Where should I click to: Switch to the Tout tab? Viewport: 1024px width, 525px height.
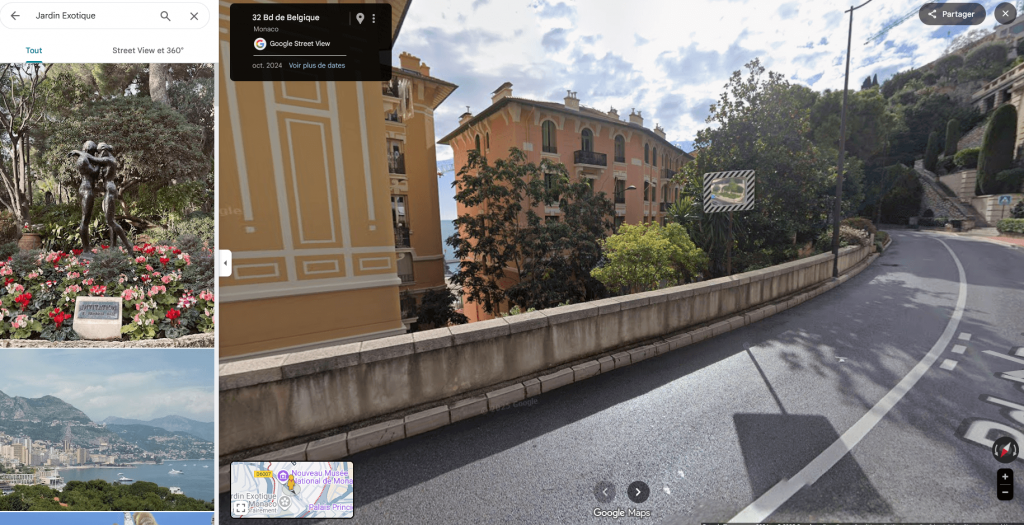[x=34, y=50]
